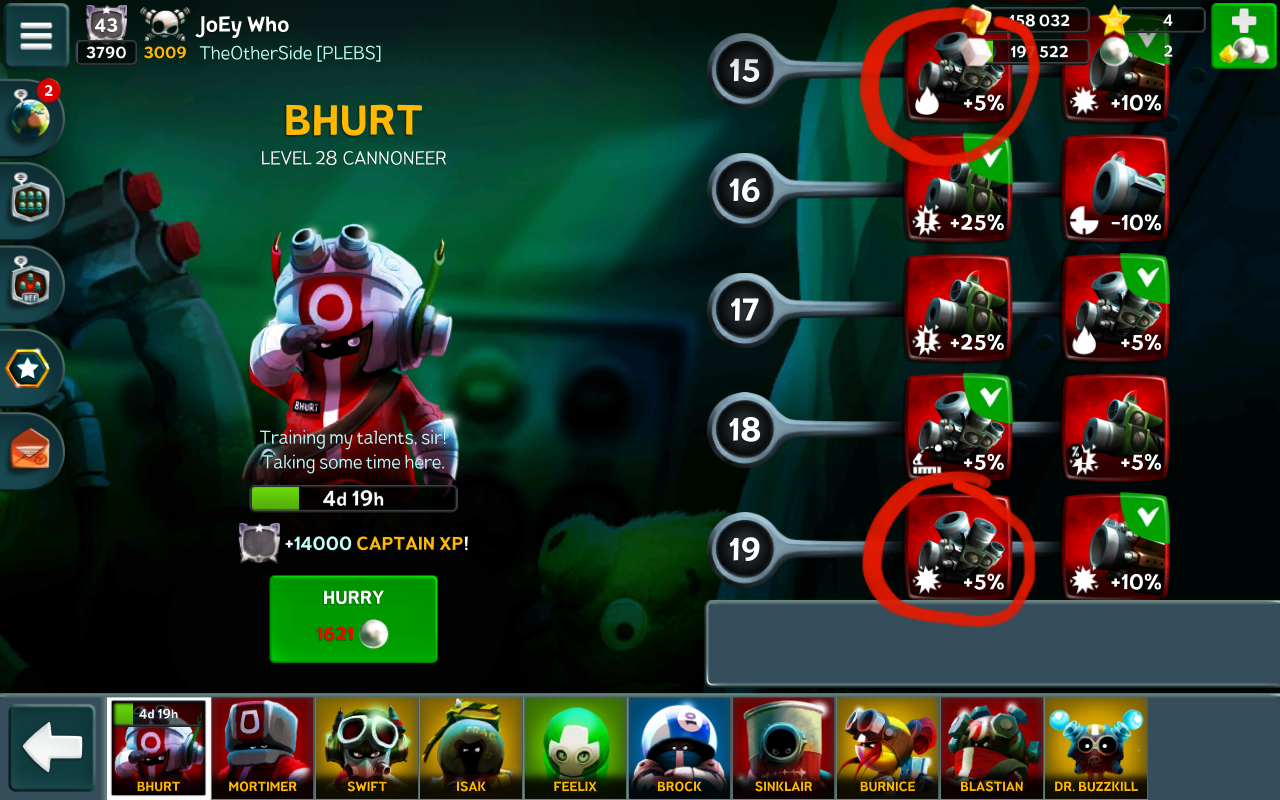This screenshot has width=1280, height=800.
Task: Click the hexagon star badge icon
Action: pos(28,369)
